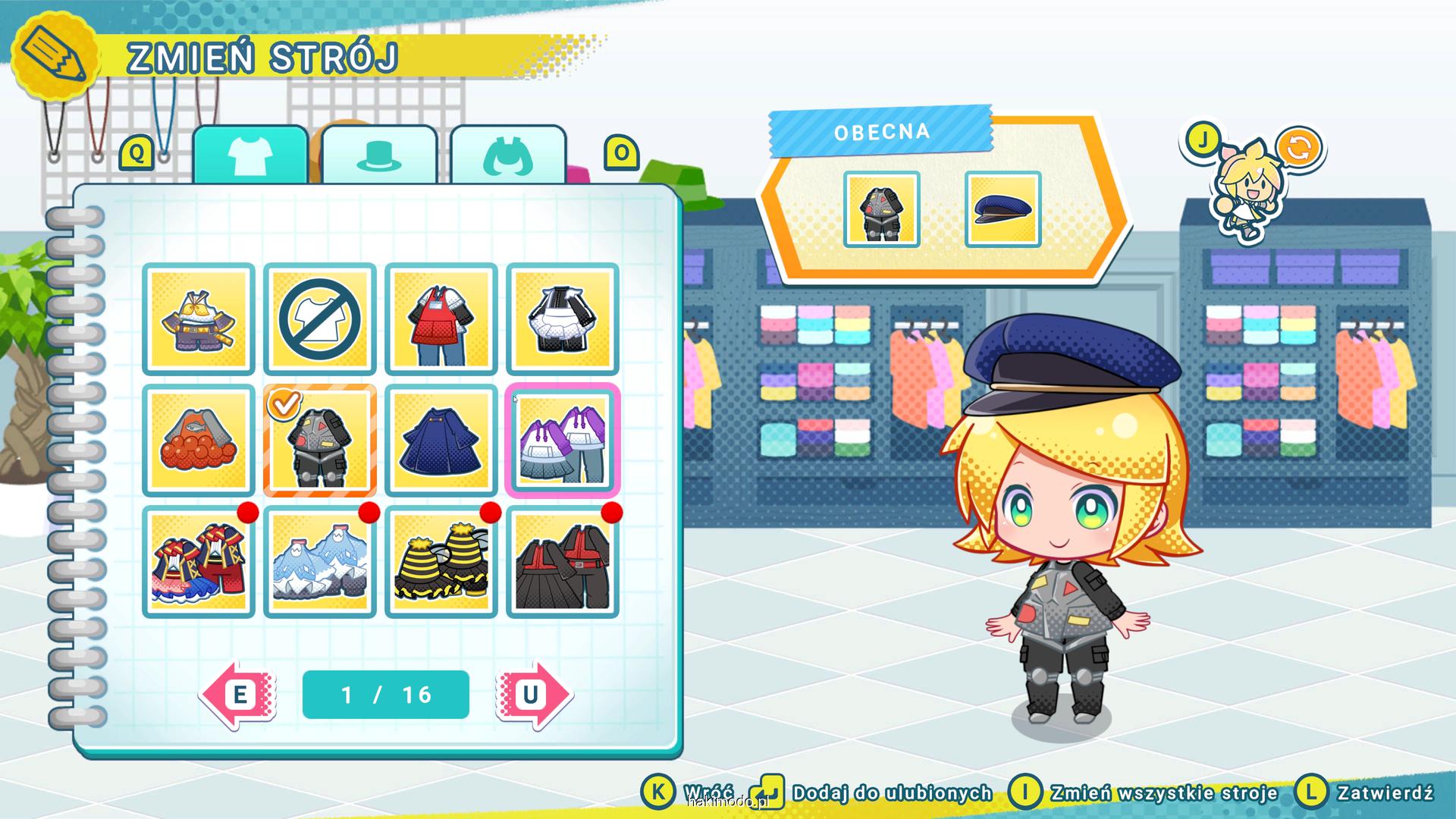Pick the black and red uniform outfit

click(x=563, y=562)
